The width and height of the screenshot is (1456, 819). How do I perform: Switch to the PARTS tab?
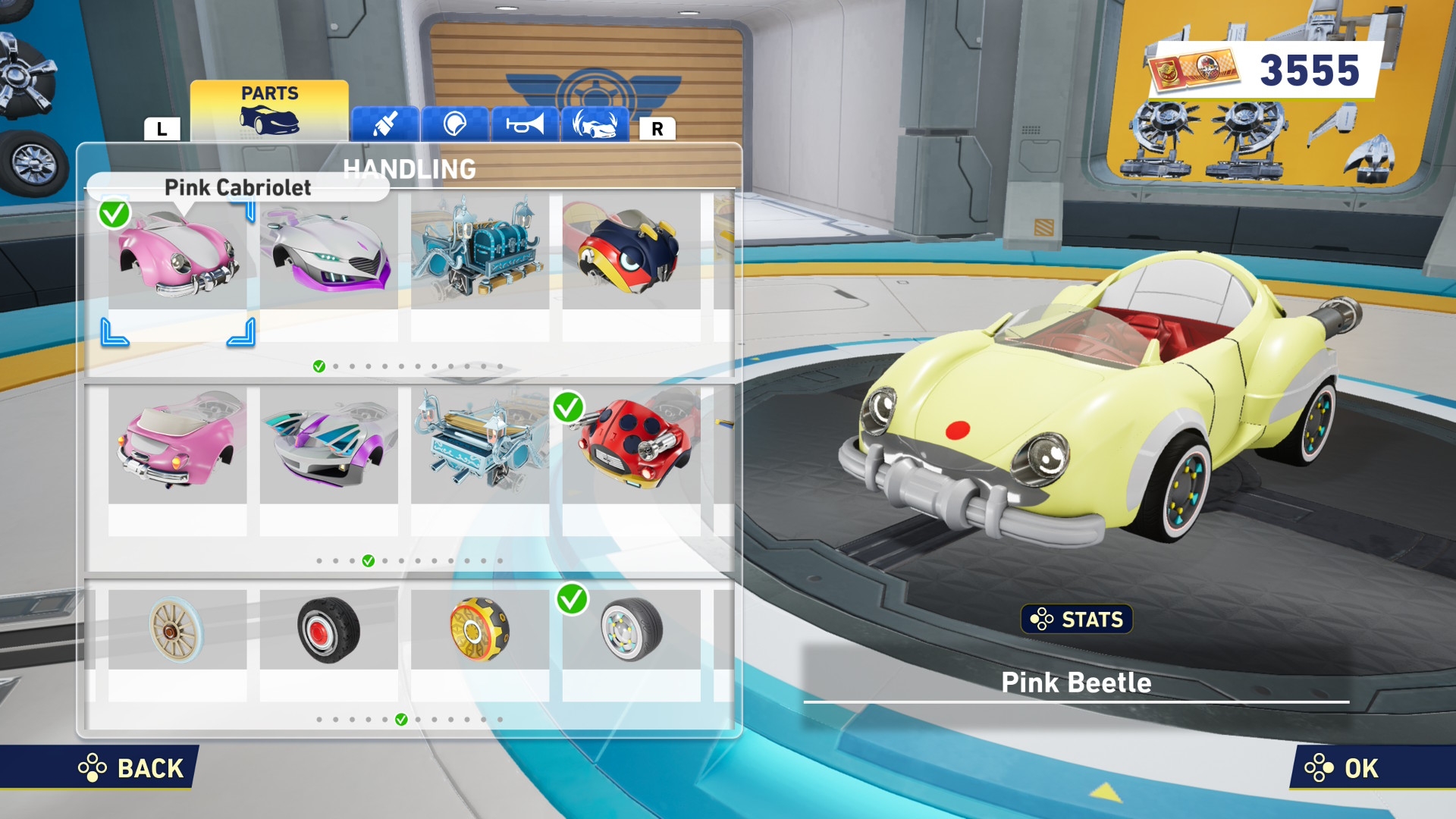point(269,111)
